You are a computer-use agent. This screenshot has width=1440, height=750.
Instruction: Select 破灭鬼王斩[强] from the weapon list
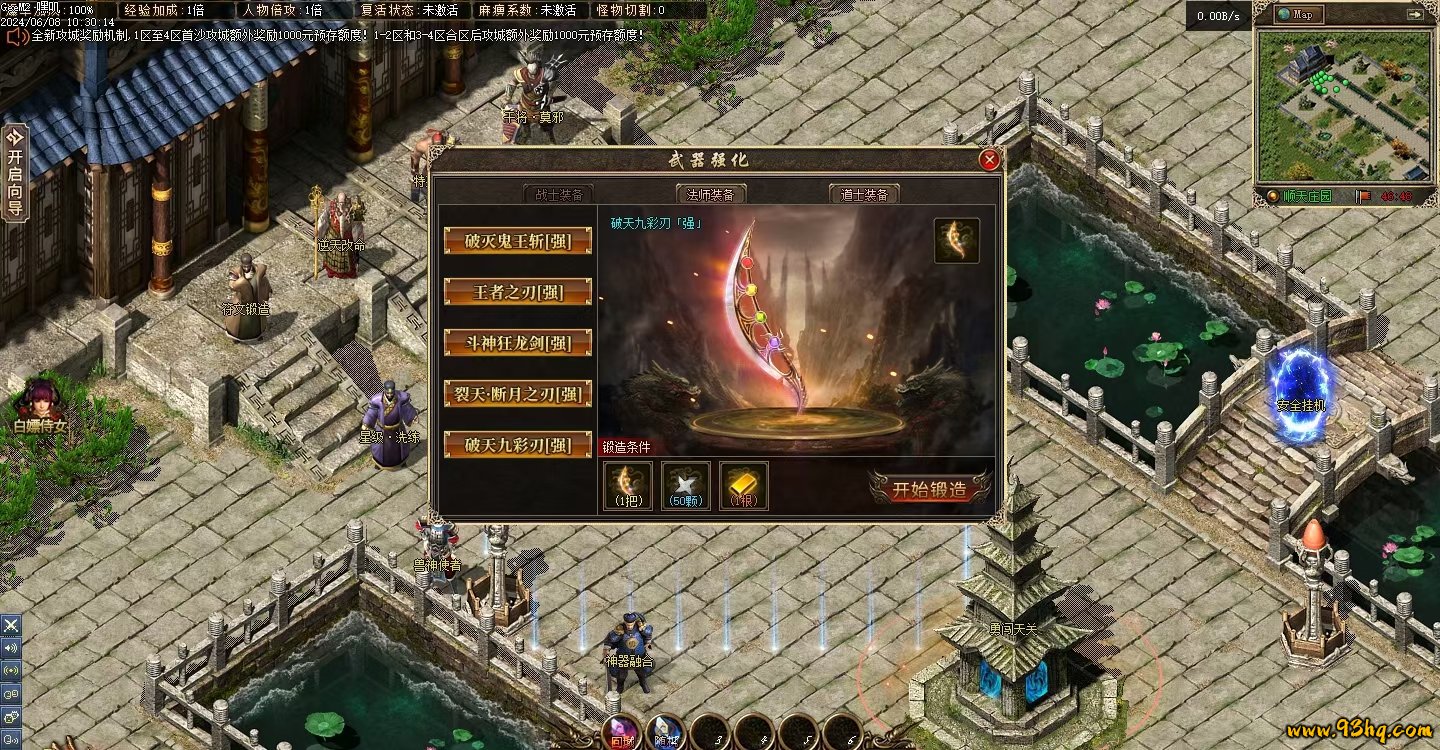point(517,241)
